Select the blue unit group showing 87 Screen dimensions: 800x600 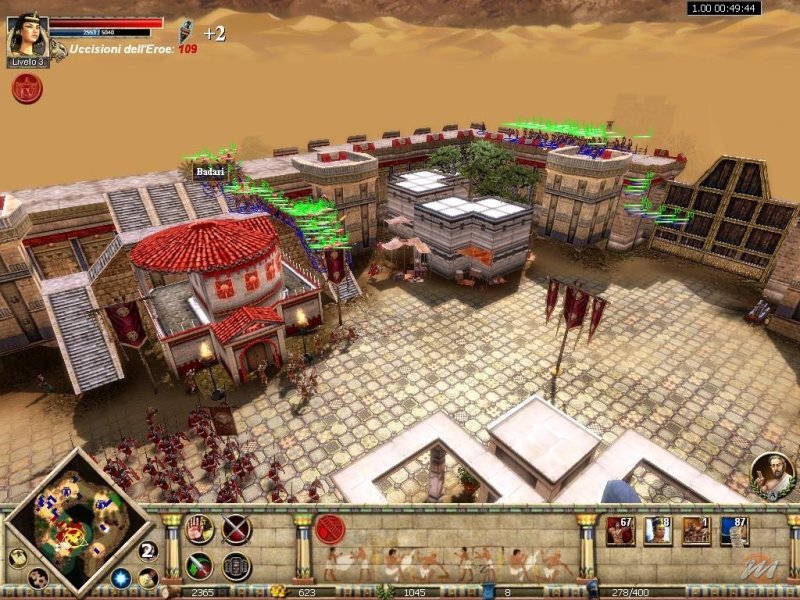click(x=734, y=530)
